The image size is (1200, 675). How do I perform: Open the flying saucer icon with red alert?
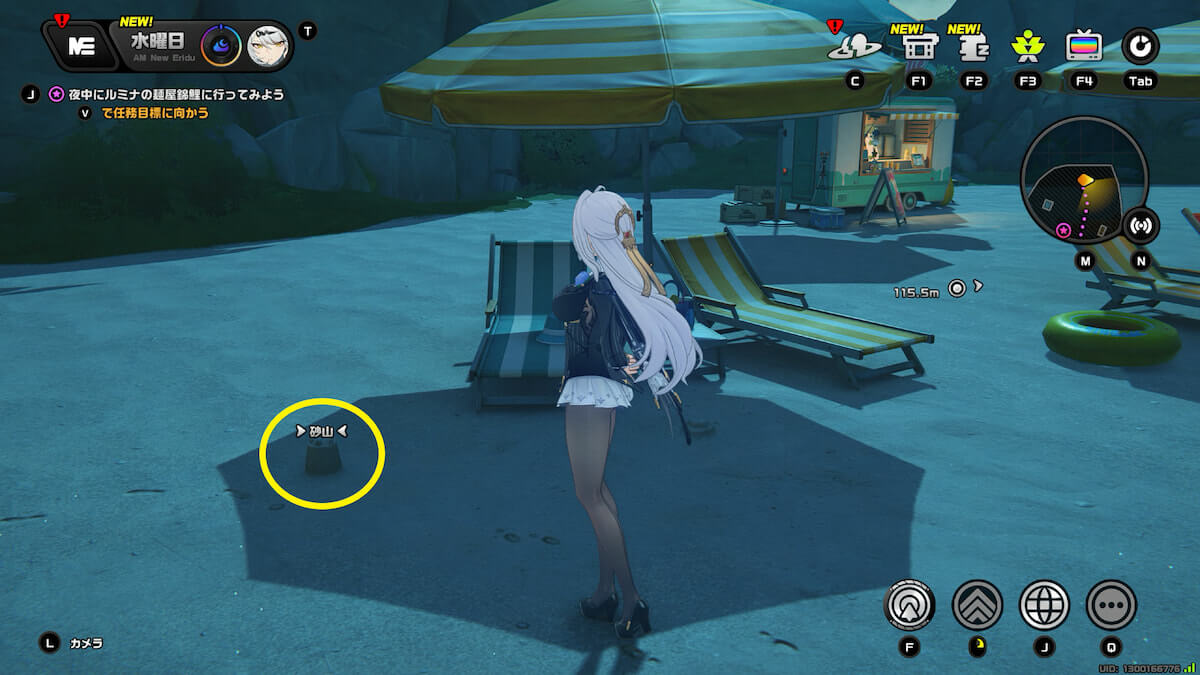coord(855,46)
